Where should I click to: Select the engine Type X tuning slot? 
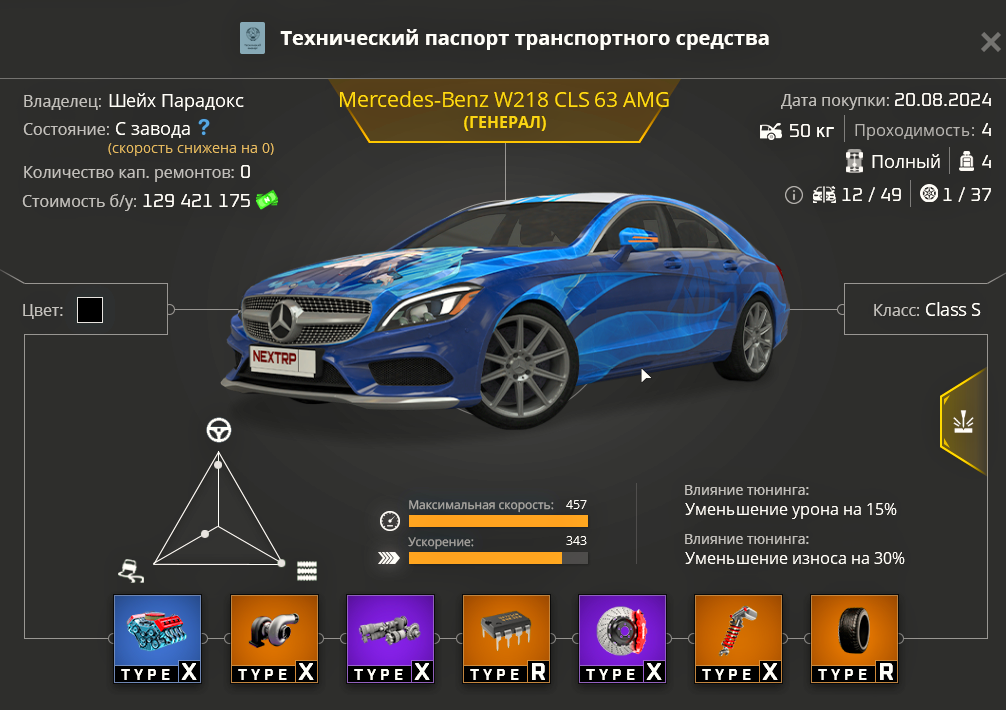157,639
